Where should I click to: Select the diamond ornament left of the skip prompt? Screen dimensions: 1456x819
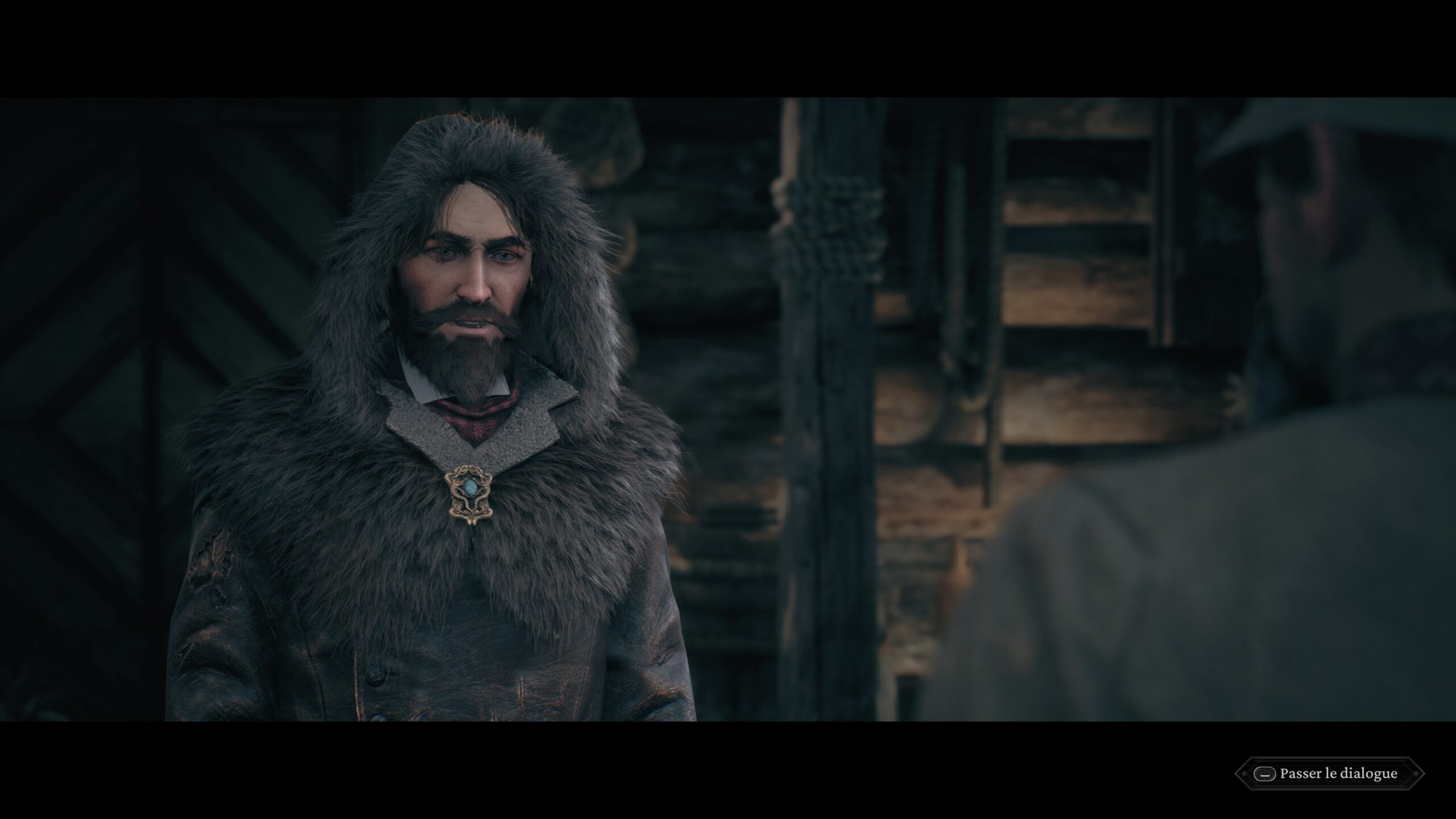click(x=1244, y=773)
